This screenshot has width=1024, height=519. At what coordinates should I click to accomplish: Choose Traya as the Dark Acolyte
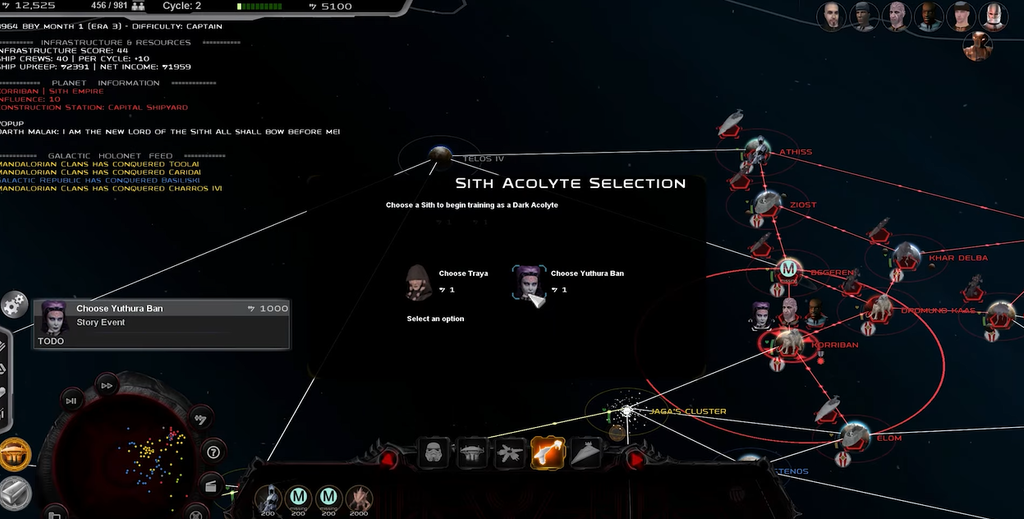419,282
